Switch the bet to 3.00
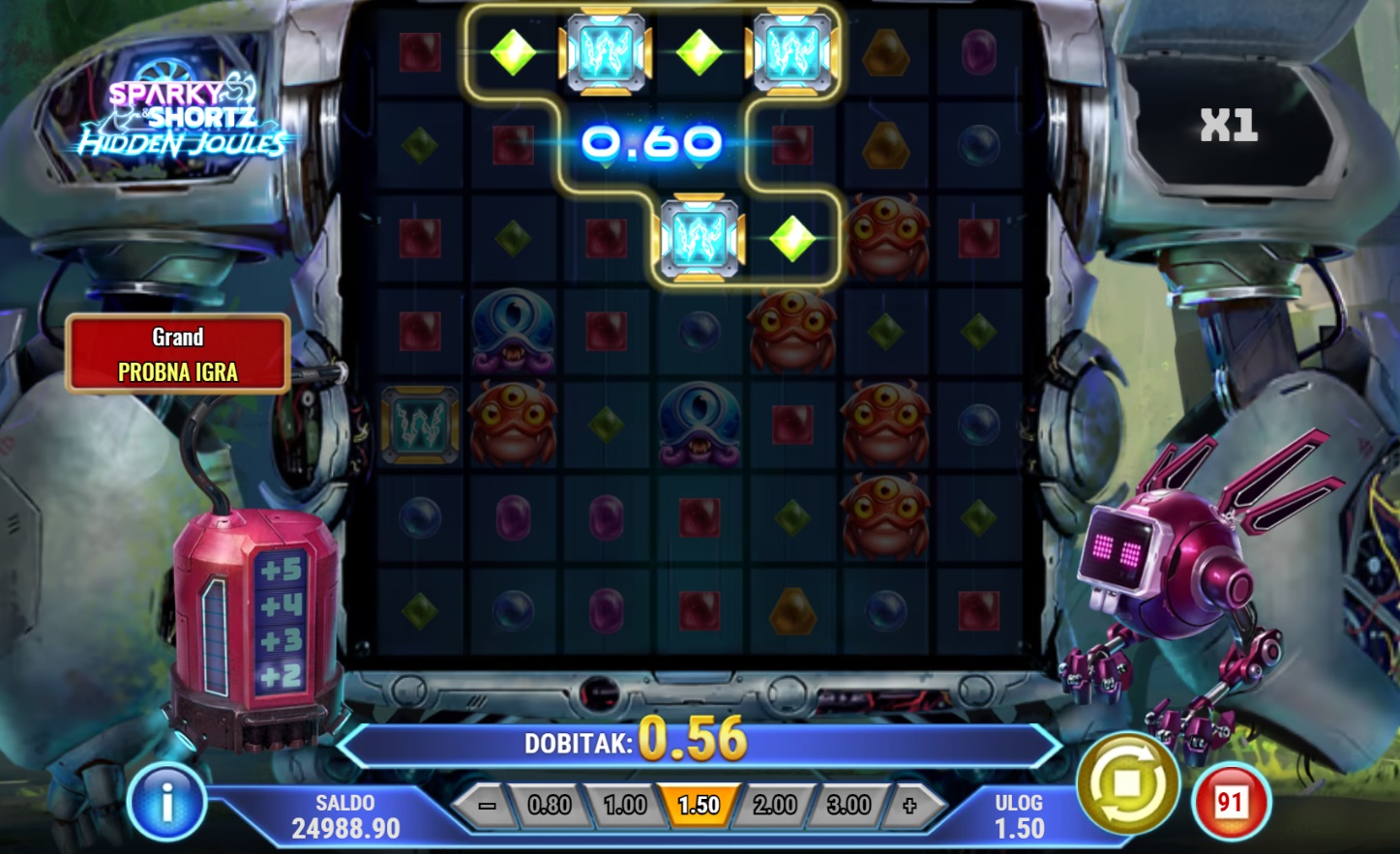 (x=849, y=806)
